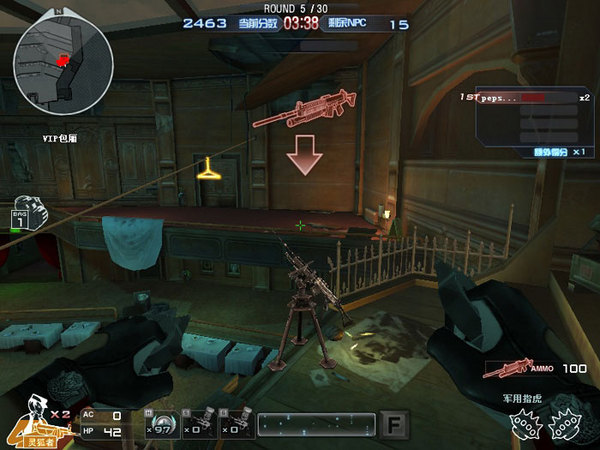Open the backpack bag icon
The width and height of the screenshot is (600, 450).
27,213
